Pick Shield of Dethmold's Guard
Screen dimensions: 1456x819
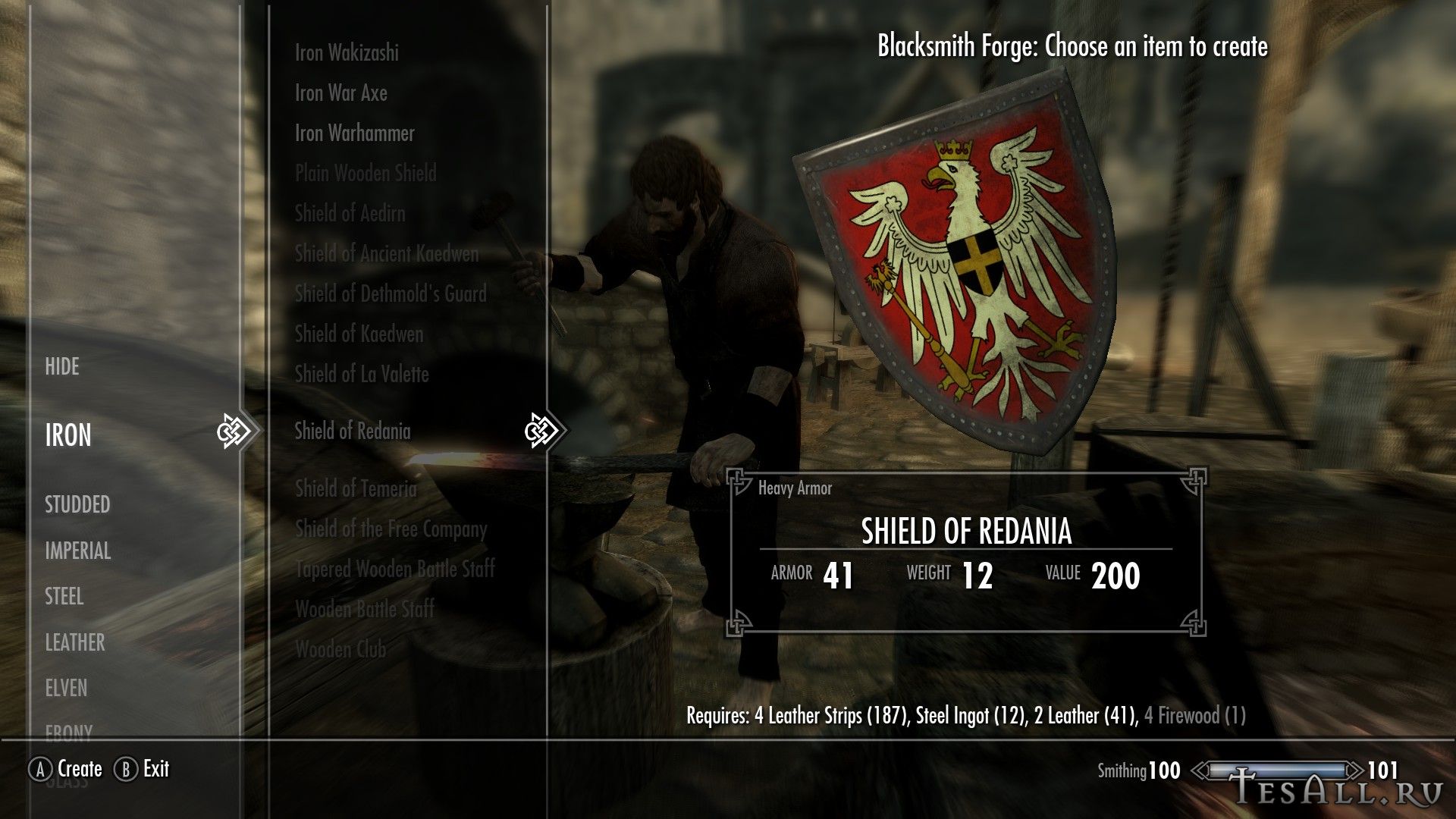coord(391,294)
